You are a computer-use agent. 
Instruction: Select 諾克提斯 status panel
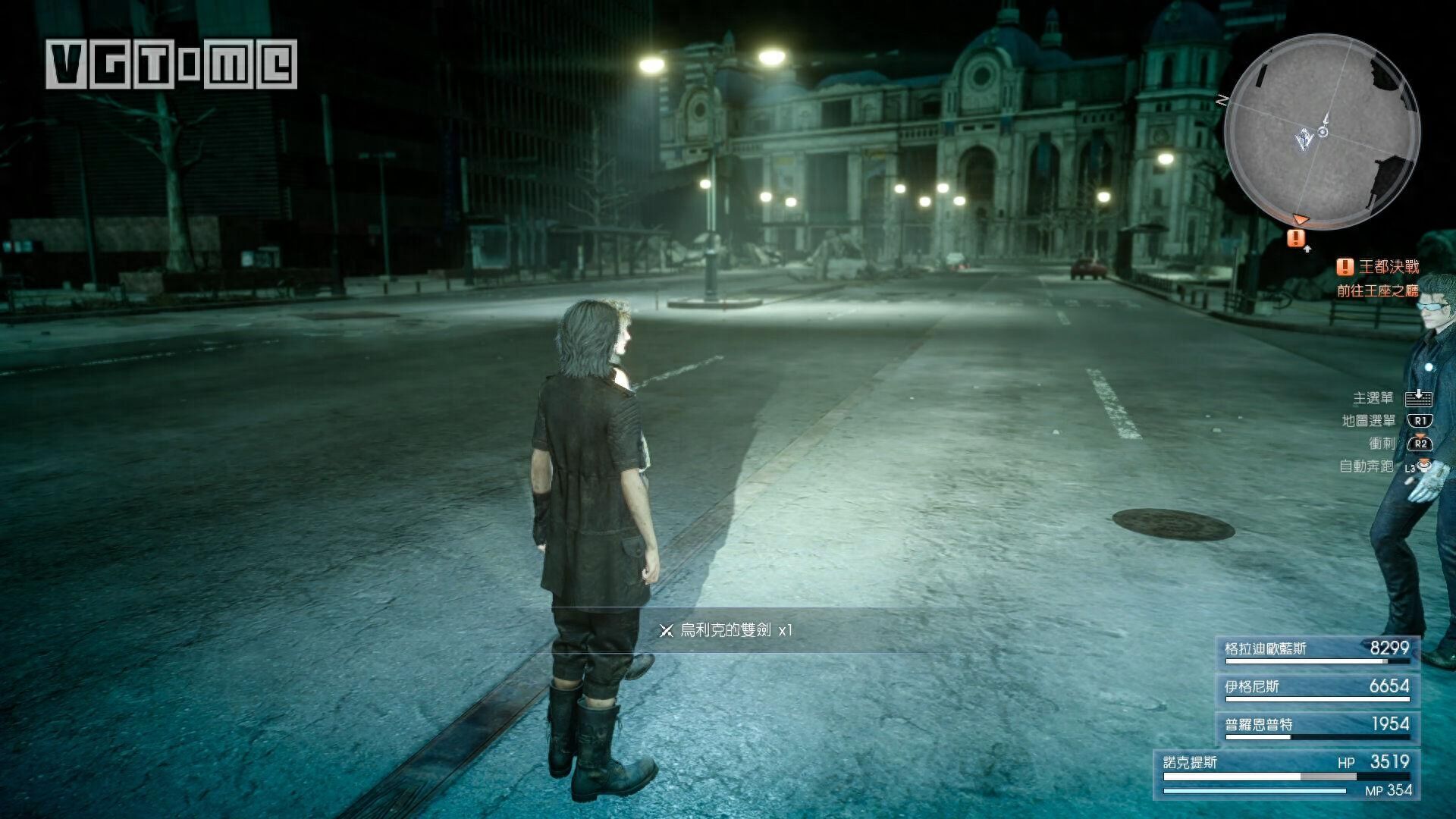[x=1287, y=775]
